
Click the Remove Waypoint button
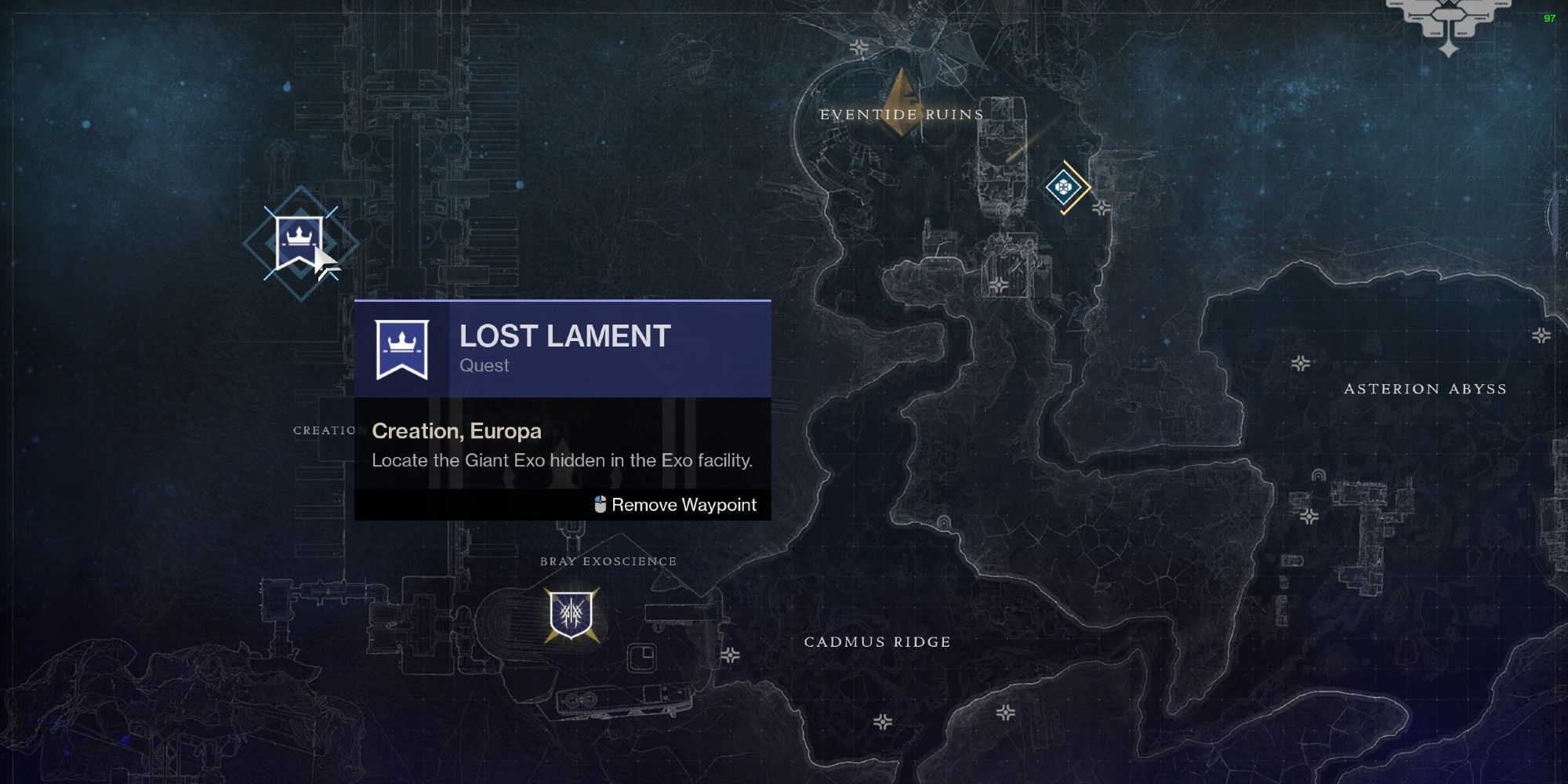coord(684,505)
